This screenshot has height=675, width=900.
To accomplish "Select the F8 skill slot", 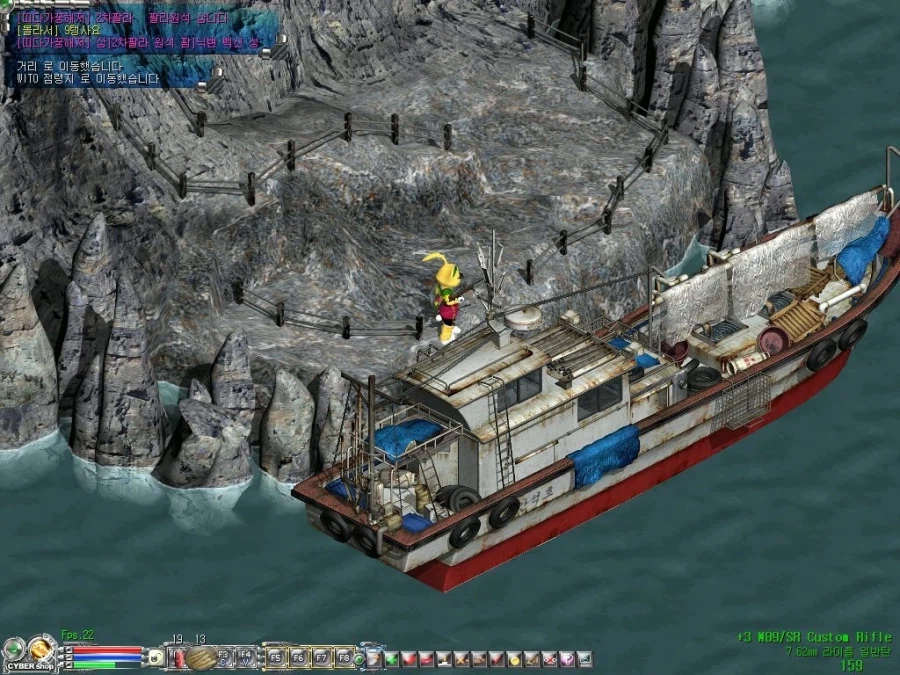I will click(344, 658).
